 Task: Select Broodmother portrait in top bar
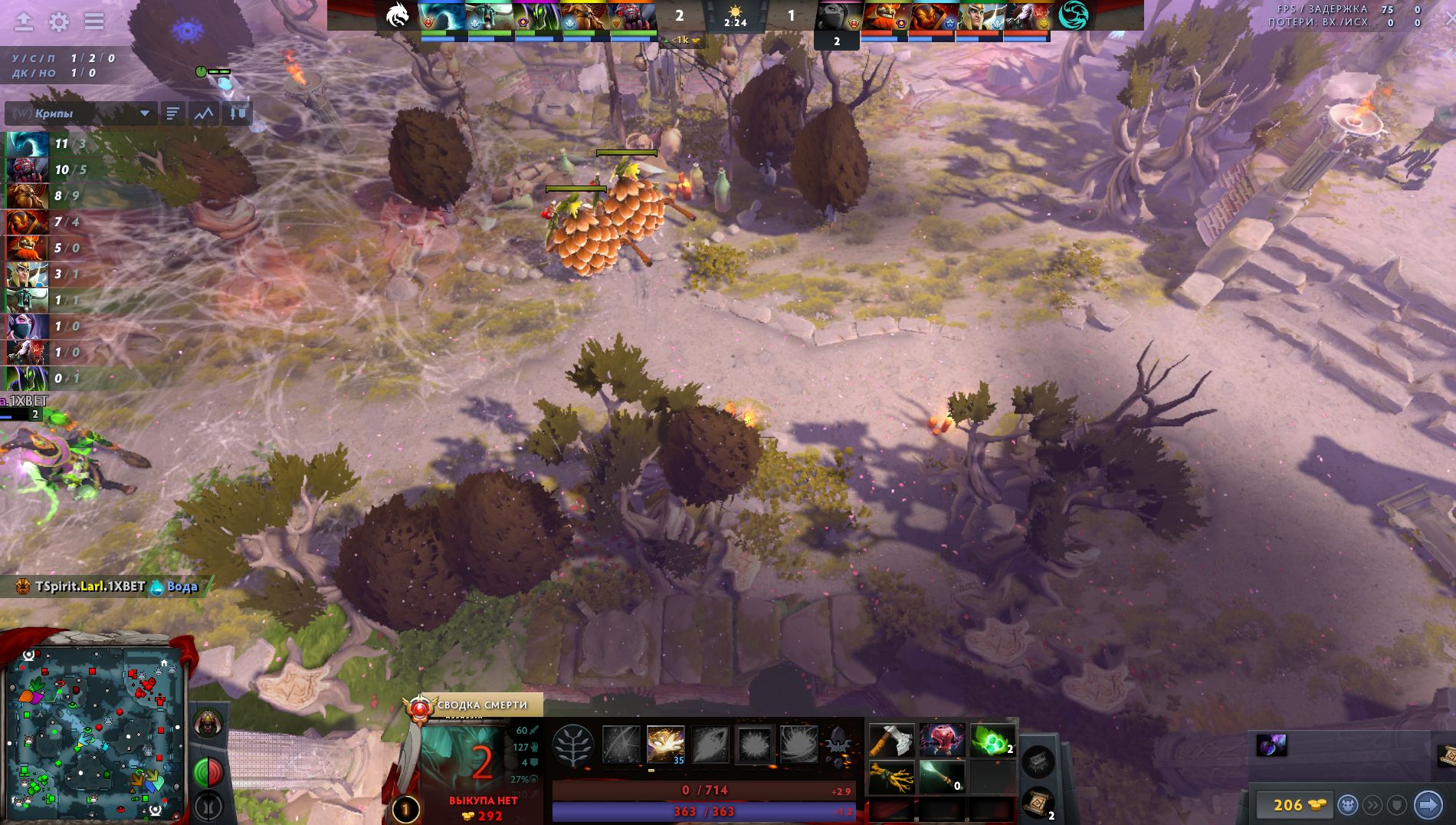[631, 15]
